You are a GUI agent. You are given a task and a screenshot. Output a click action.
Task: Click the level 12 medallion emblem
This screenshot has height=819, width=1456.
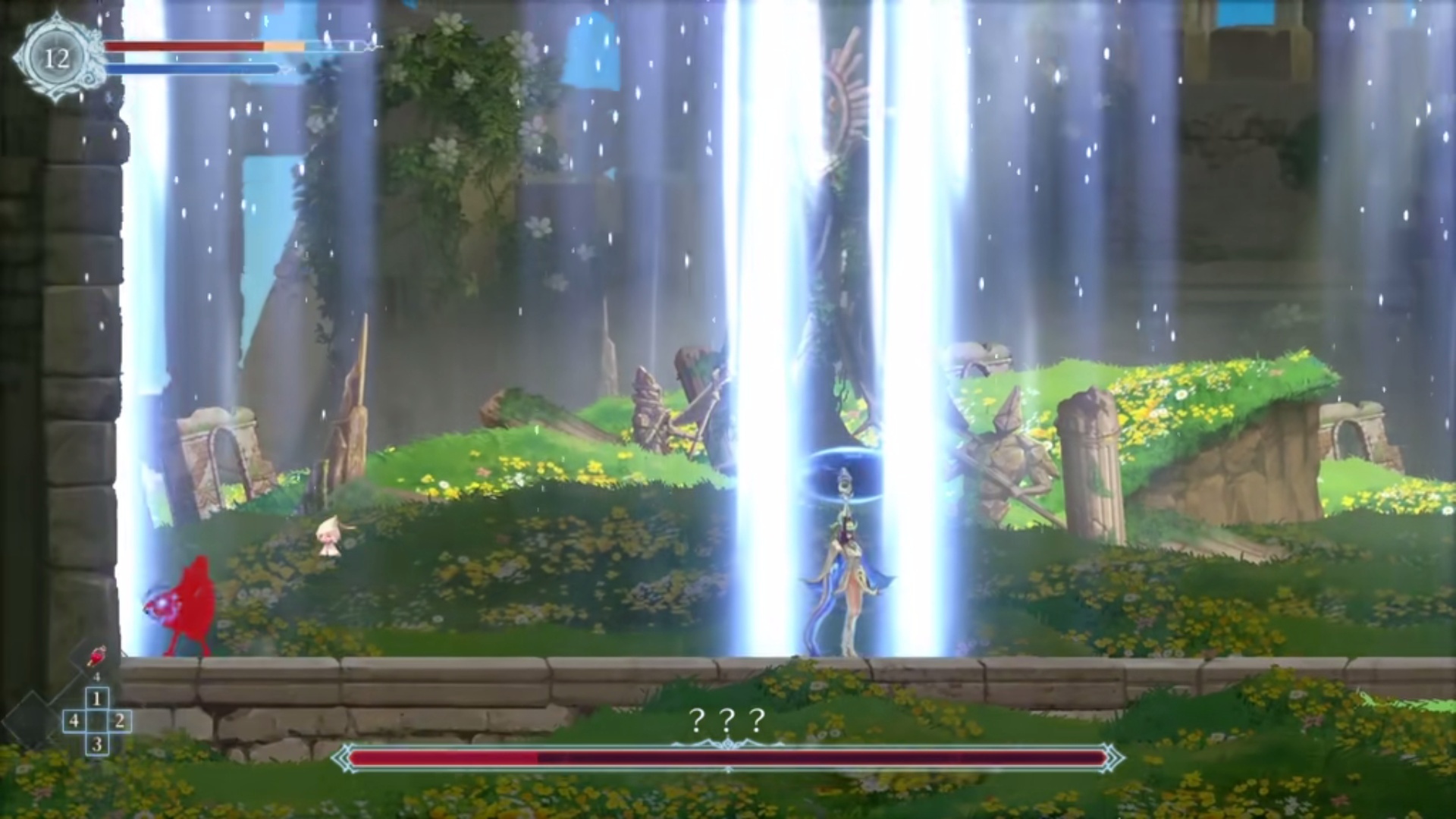(x=57, y=55)
